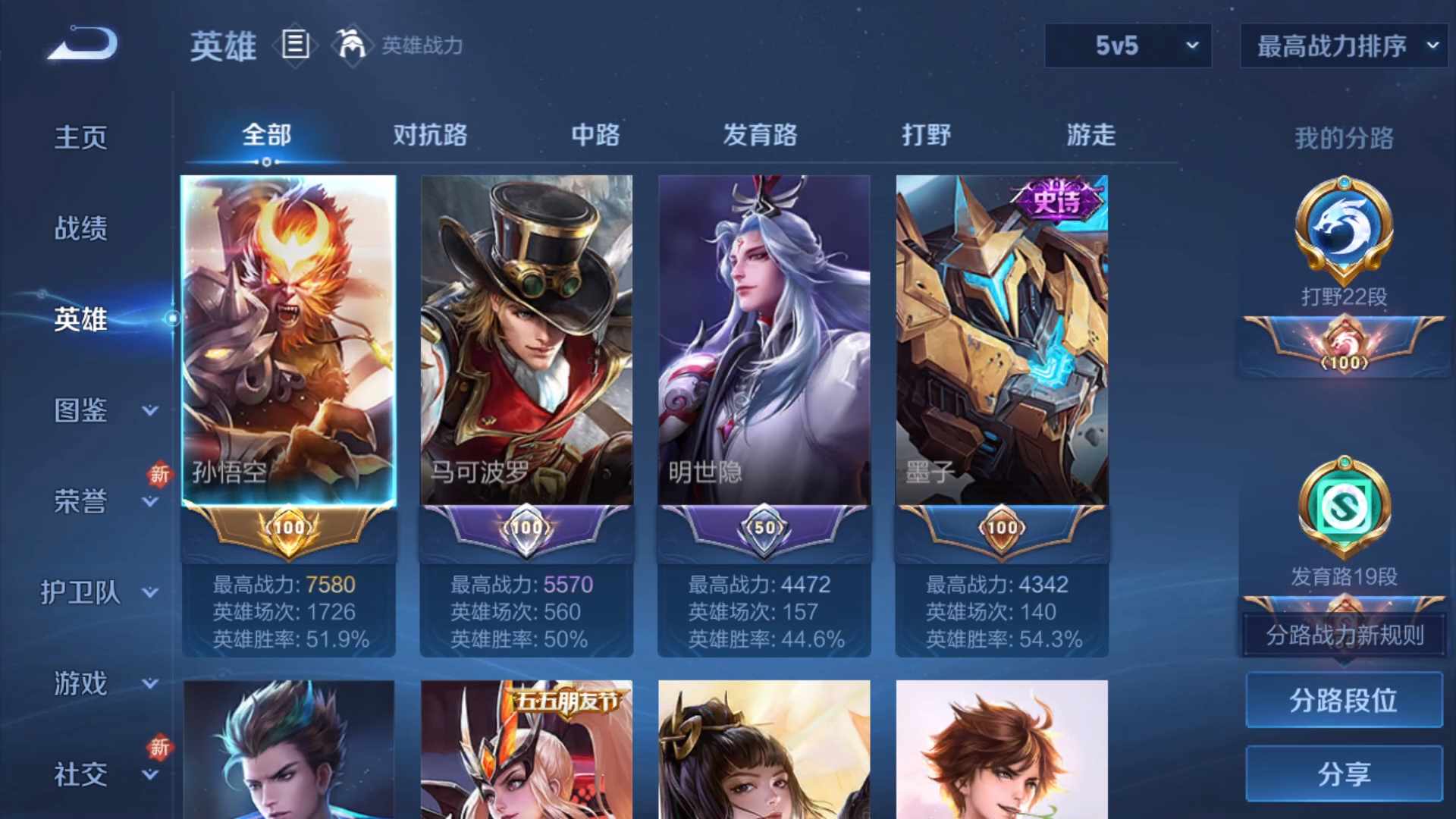This screenshot has width=1456, height=819.
Task: Open the 分路战力新规则 notice
Action: [1344, 637]
